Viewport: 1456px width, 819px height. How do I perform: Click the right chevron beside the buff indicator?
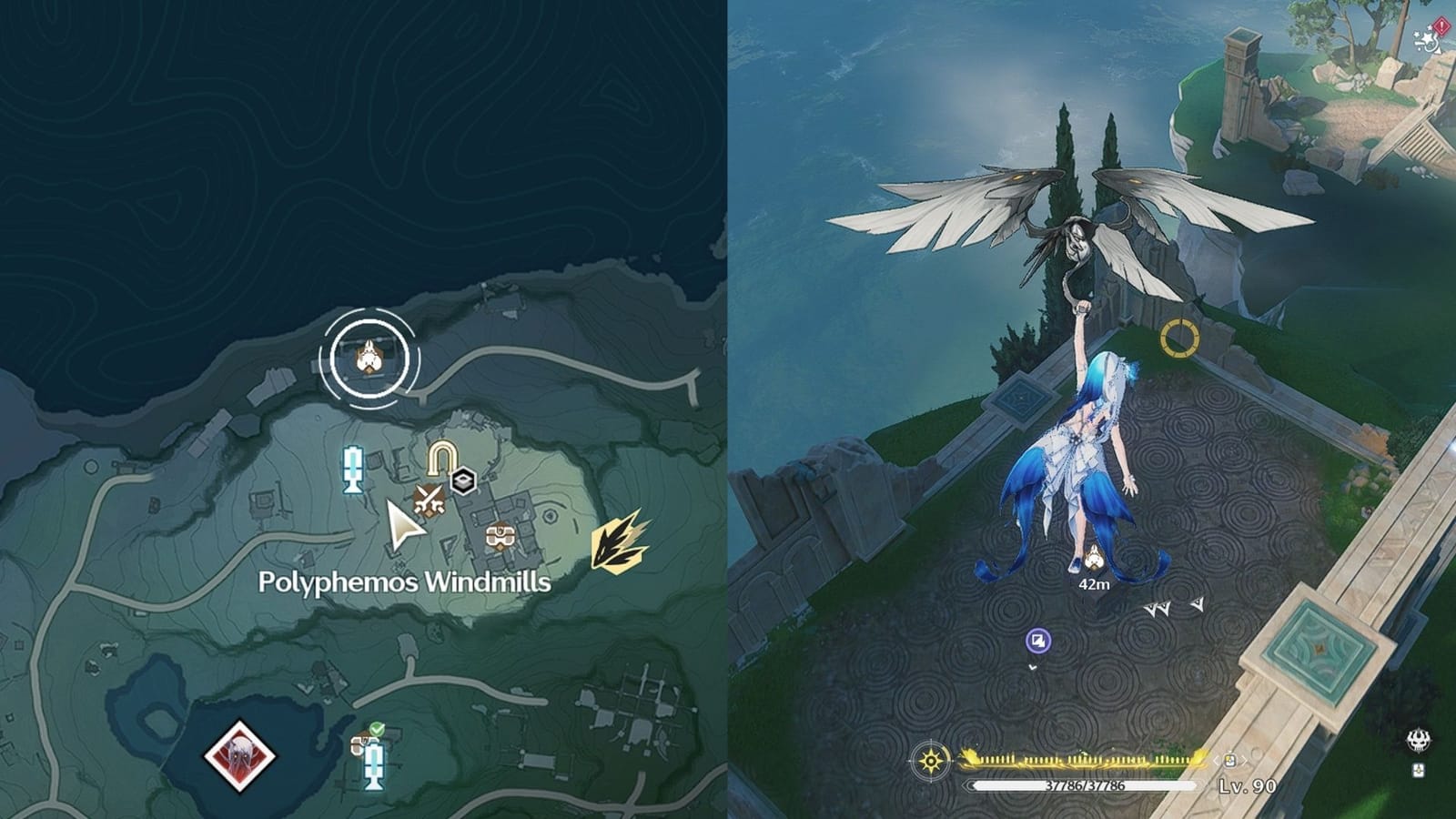pyautogui.click(x=1245, y=761)
